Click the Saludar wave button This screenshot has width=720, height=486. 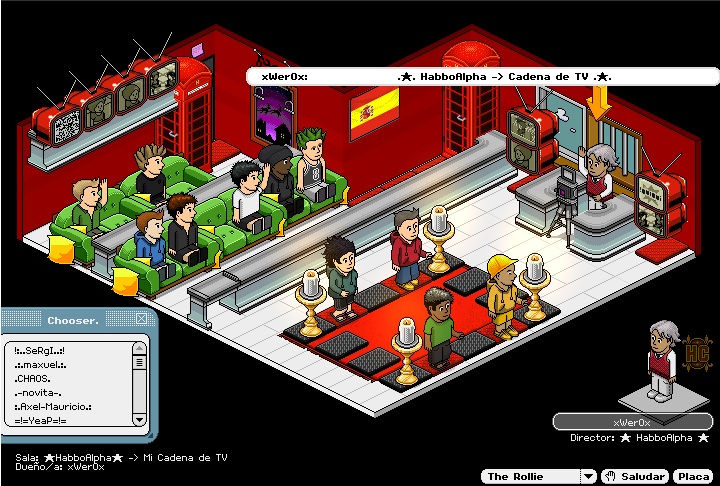click(636, 477)
